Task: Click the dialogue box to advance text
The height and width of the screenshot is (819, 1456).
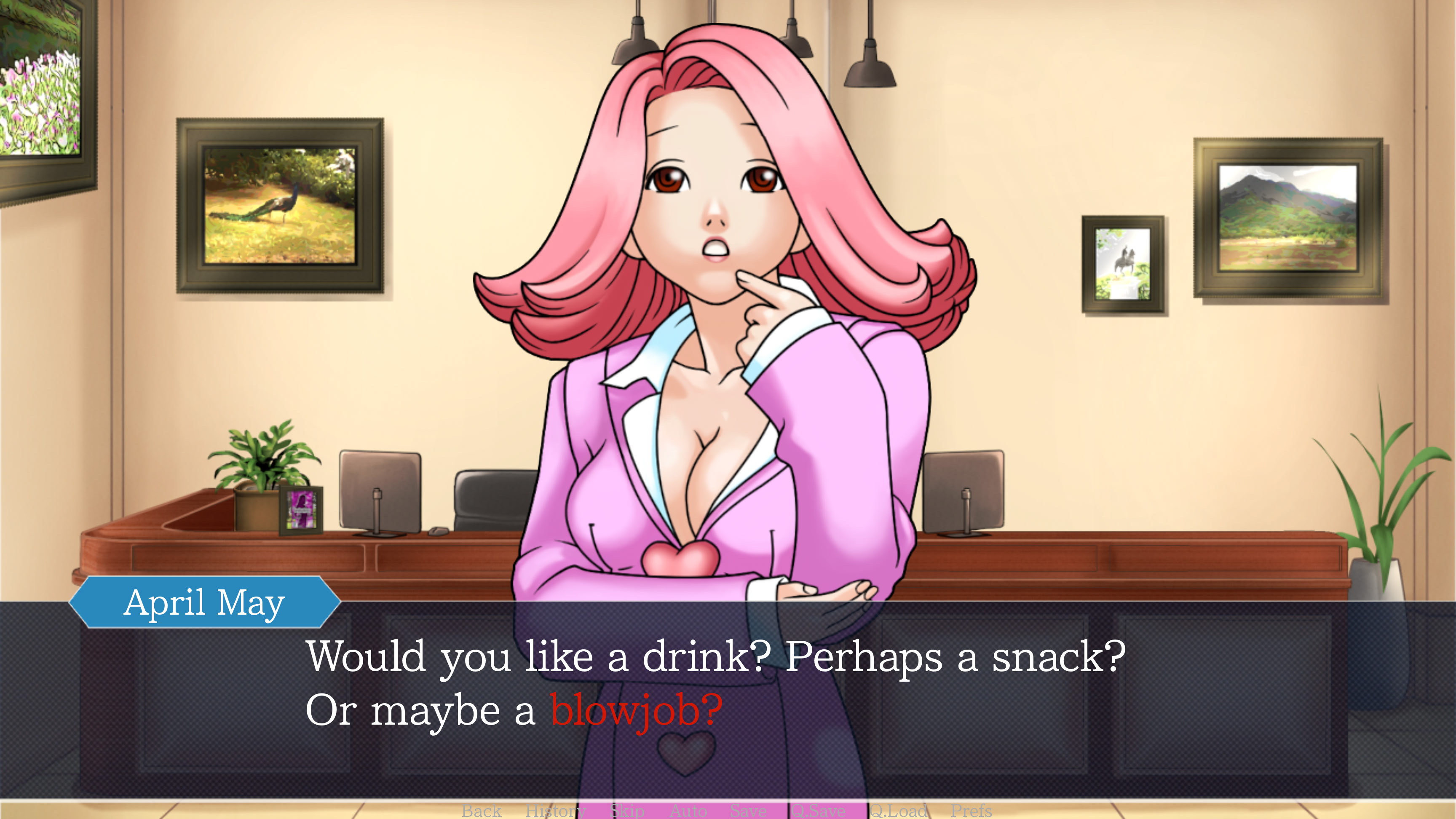Action: (1074, 707)
